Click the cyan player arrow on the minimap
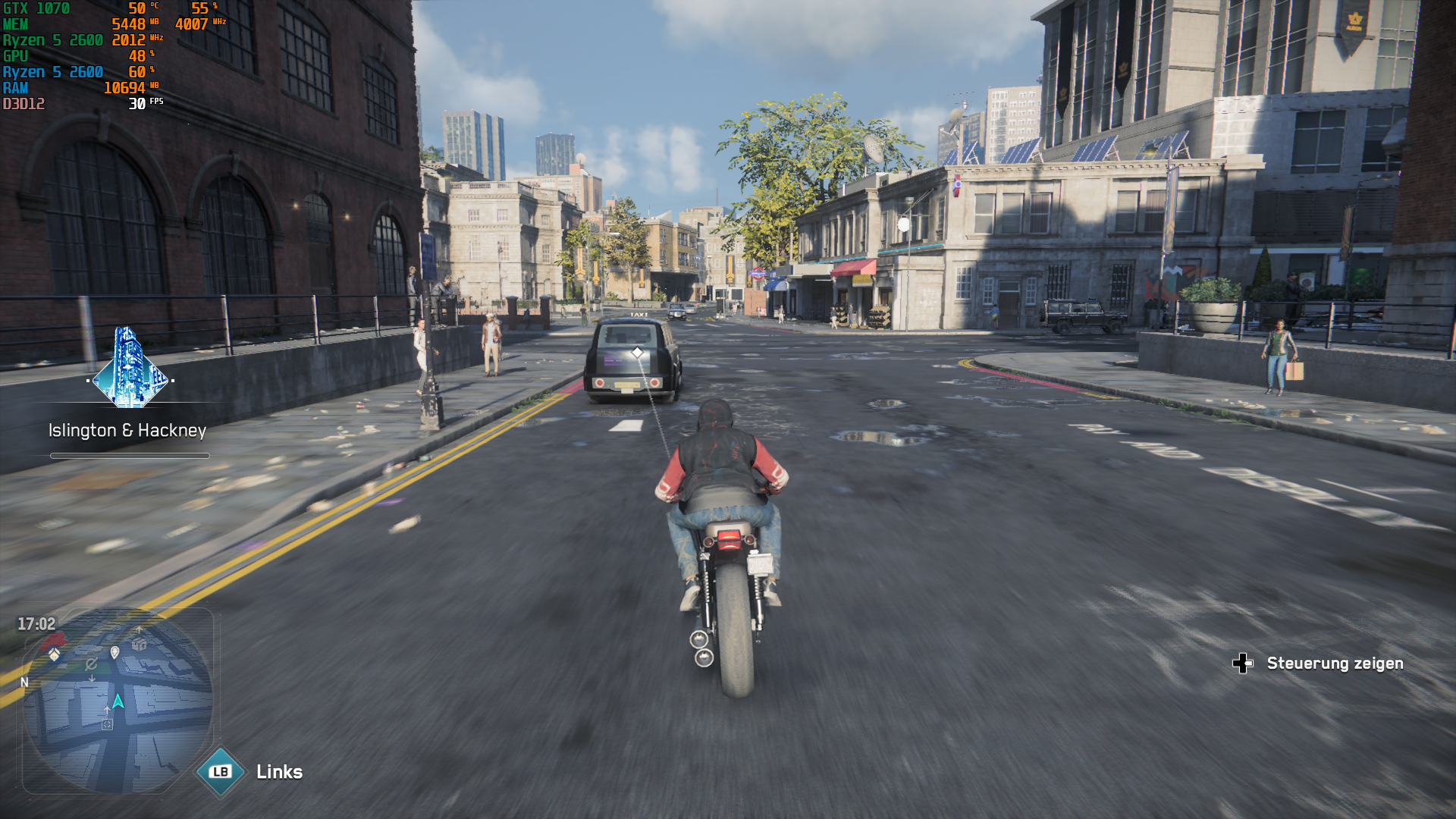This screenshot has width=1456, height=819. (119, 700)
